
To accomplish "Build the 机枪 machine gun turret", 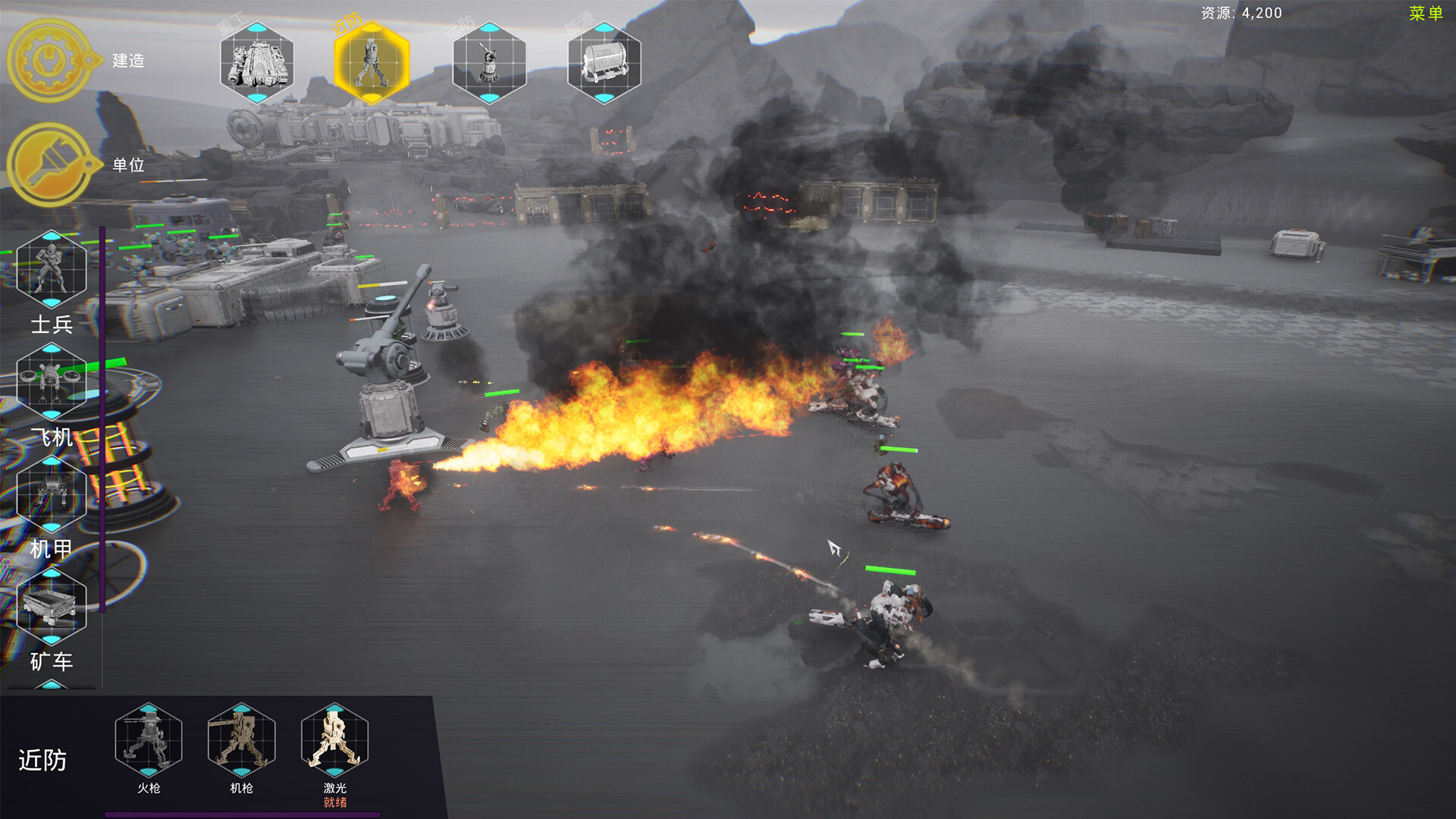I will pyautogui.click(x=242, y=739).
